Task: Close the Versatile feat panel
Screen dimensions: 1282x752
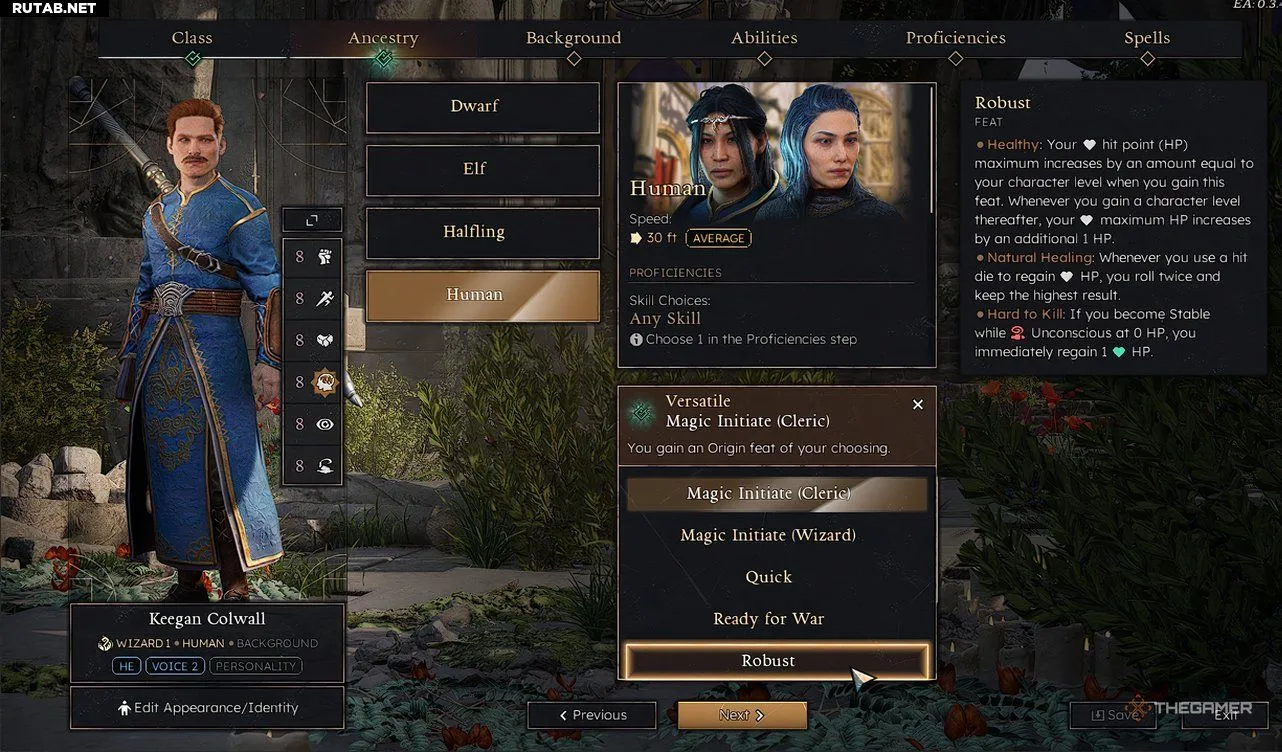Action: (918, 405)
